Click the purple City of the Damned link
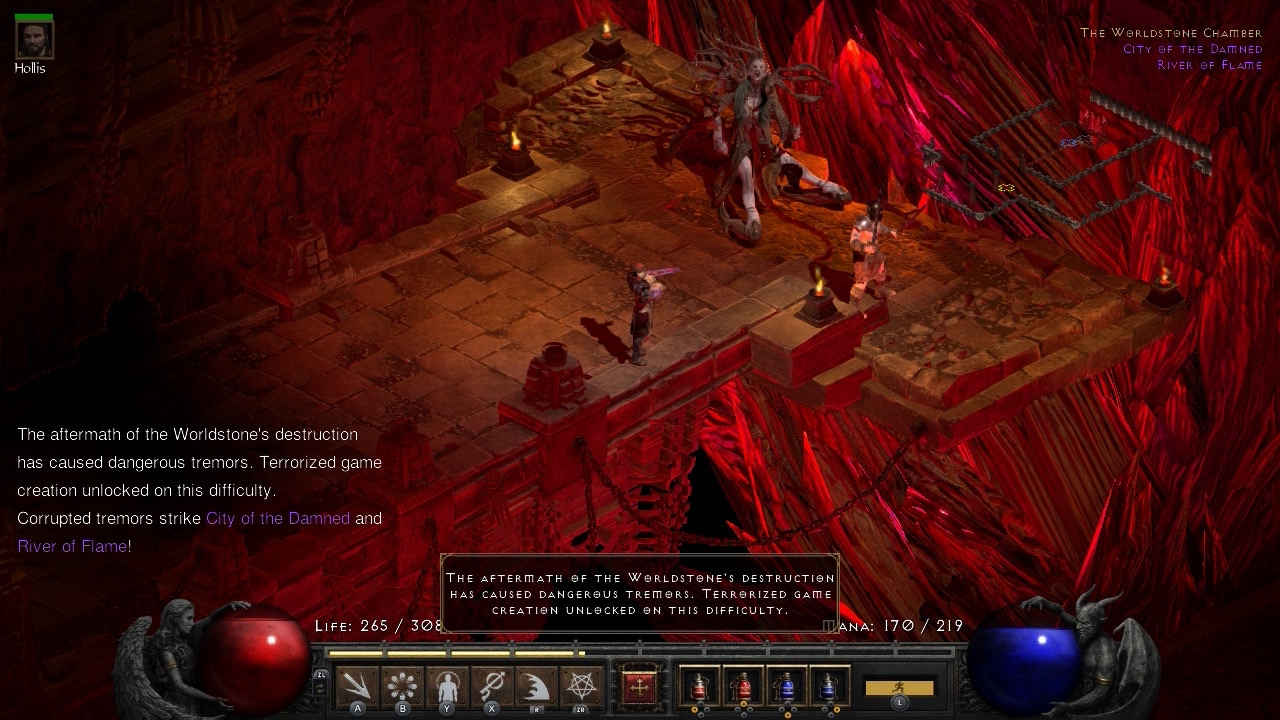The width and height of the screenshot is (1280, 720). coord(278,518)
